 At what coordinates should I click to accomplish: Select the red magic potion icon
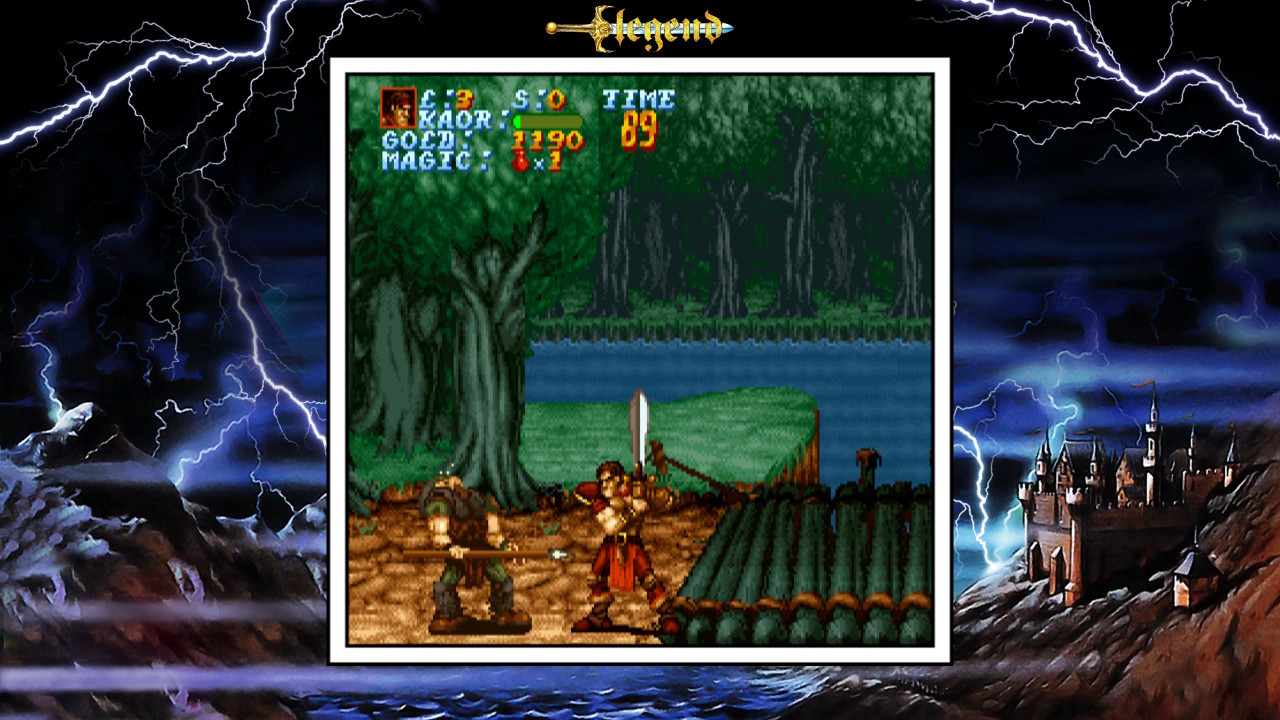click(519, 160)
